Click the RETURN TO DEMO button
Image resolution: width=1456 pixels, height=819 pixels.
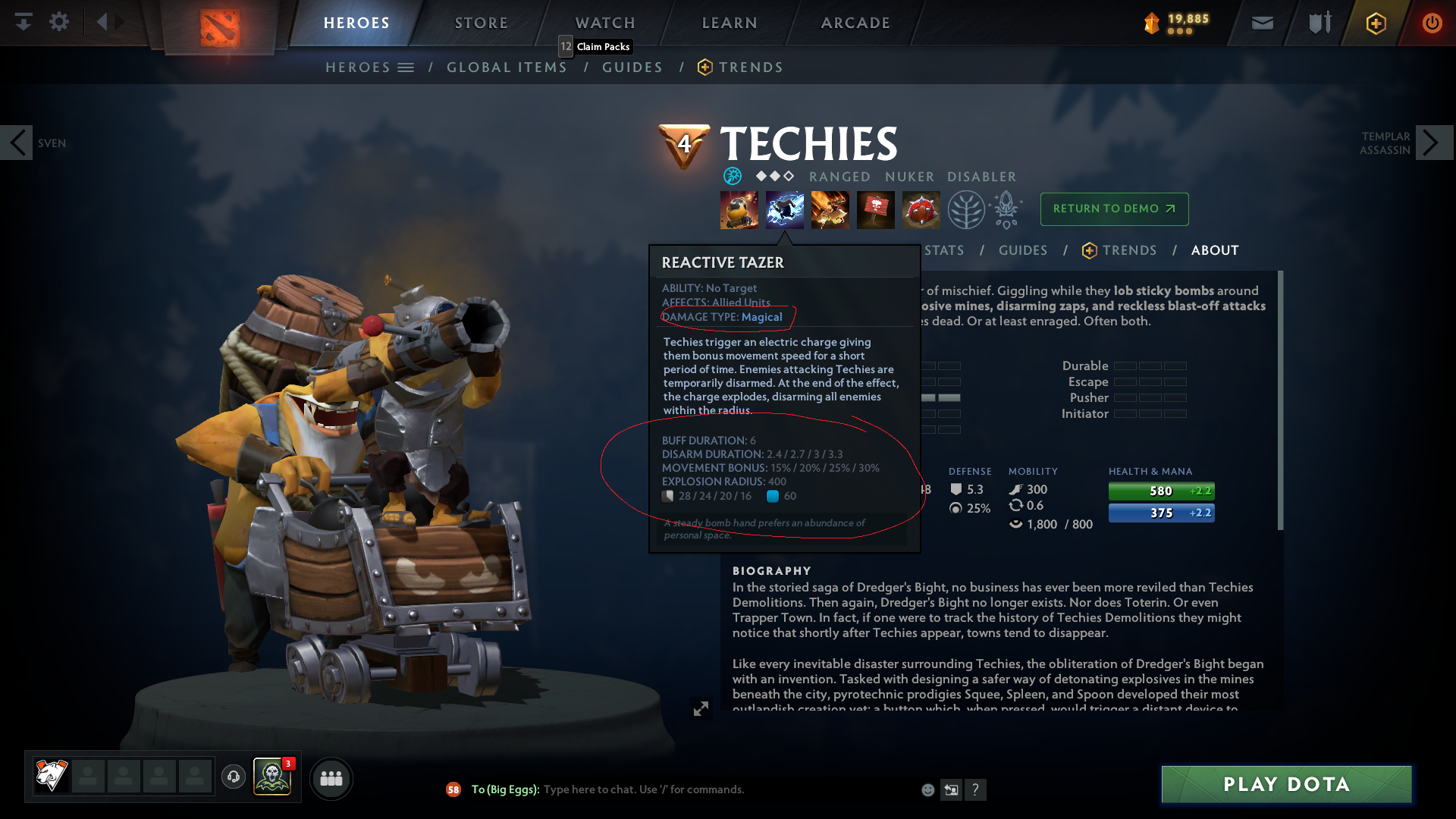click(x=1114, y=209)
